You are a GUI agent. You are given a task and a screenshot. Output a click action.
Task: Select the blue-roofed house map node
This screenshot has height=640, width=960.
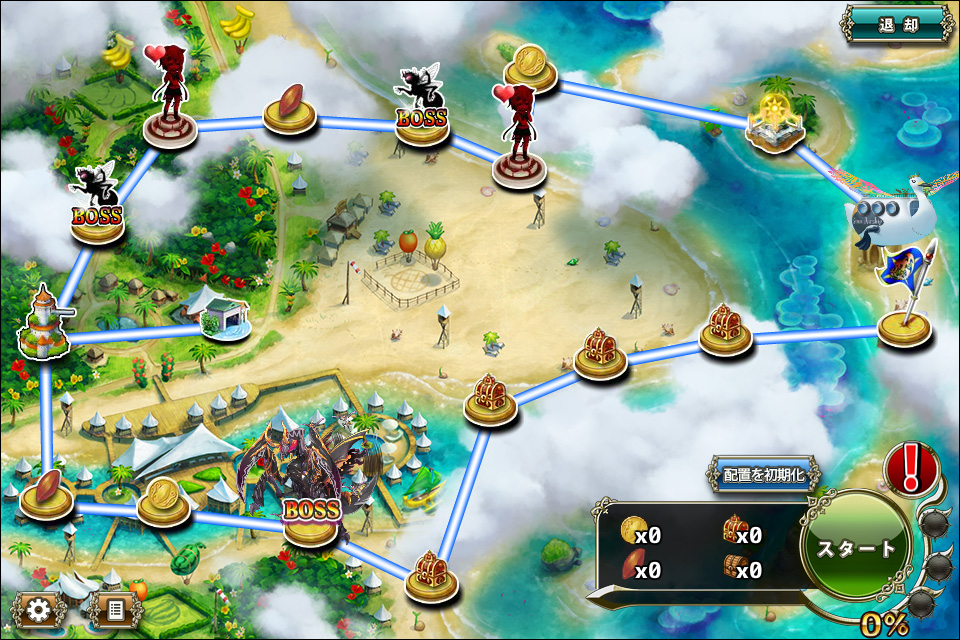point(222,315)
